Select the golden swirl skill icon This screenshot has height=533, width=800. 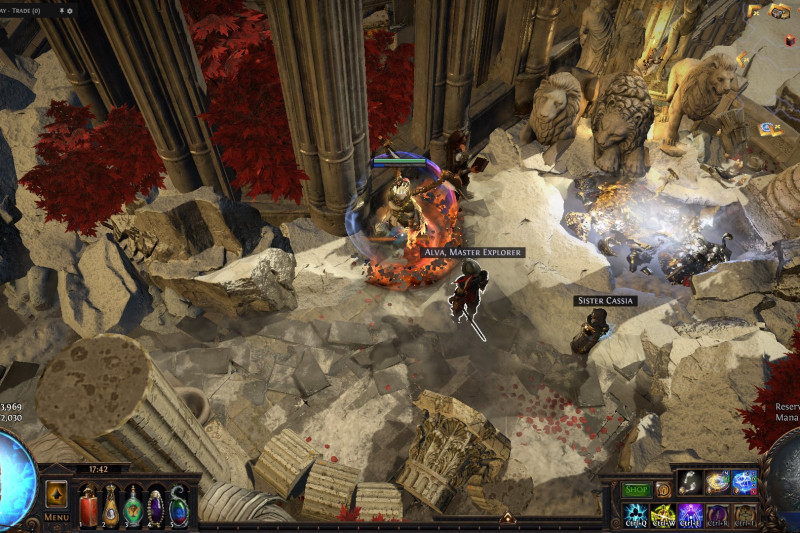[x=716, y=483]
